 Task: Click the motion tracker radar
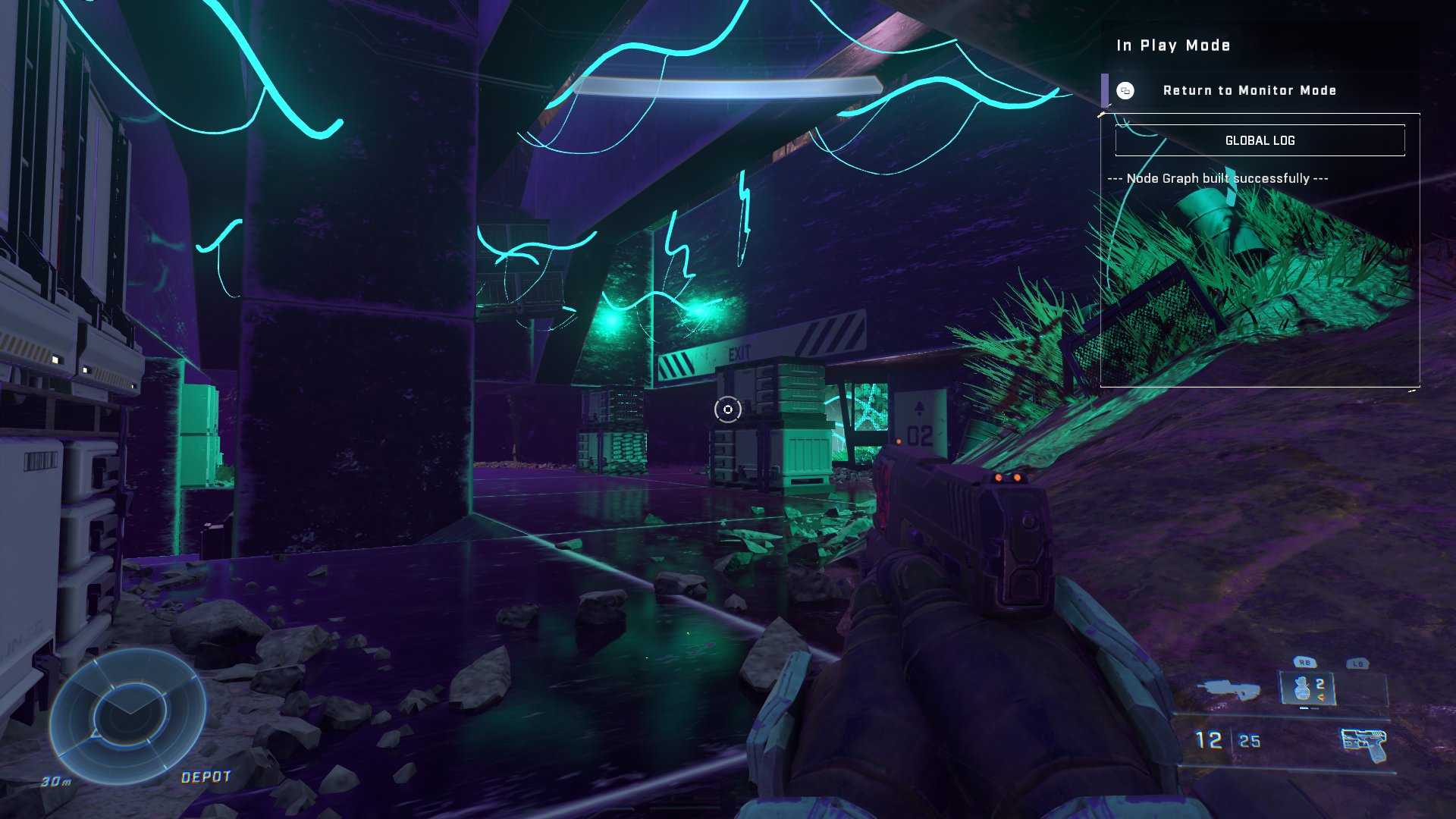point(128,715)
